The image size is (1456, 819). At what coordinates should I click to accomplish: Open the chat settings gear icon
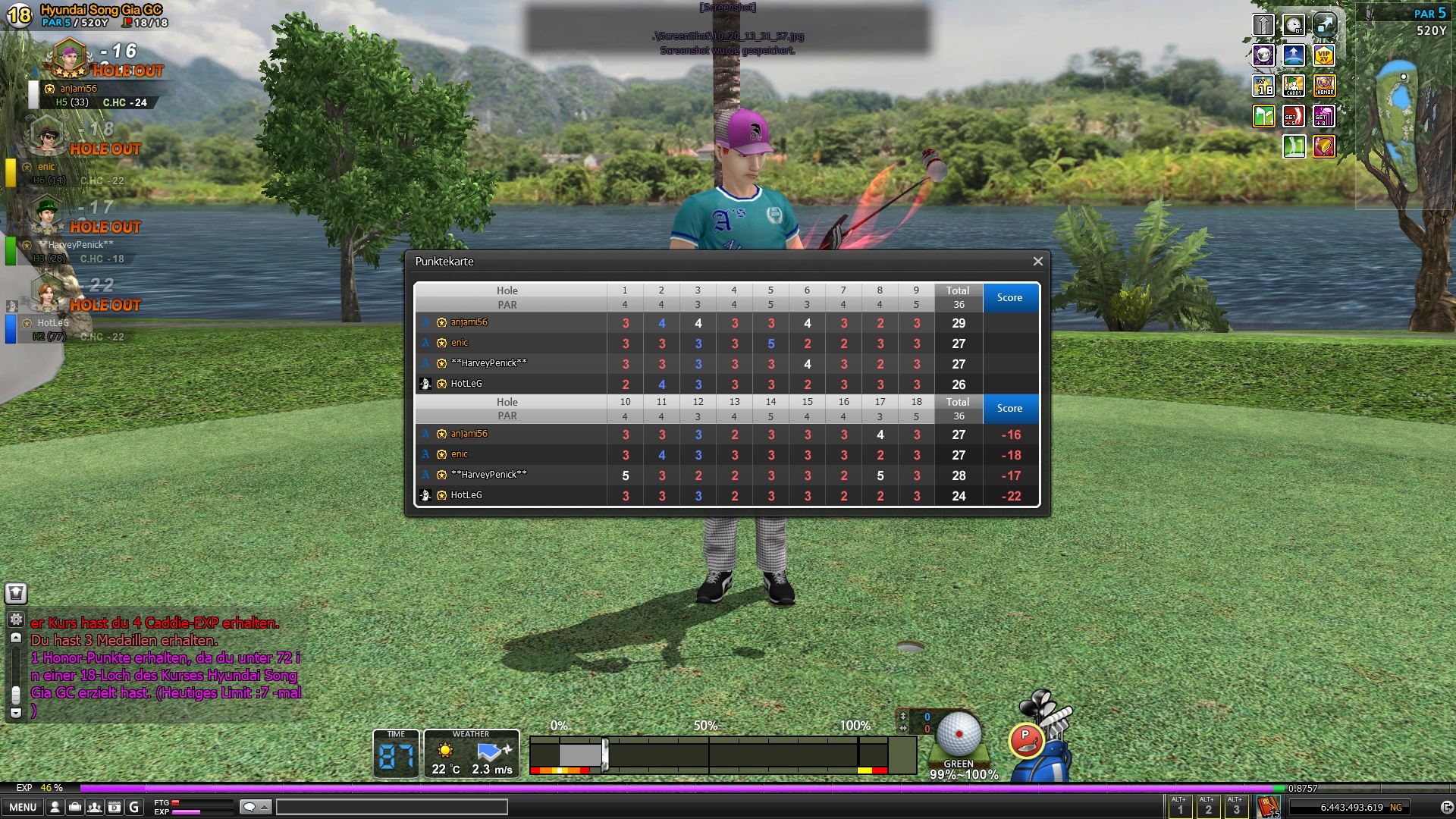coord(16,619)
